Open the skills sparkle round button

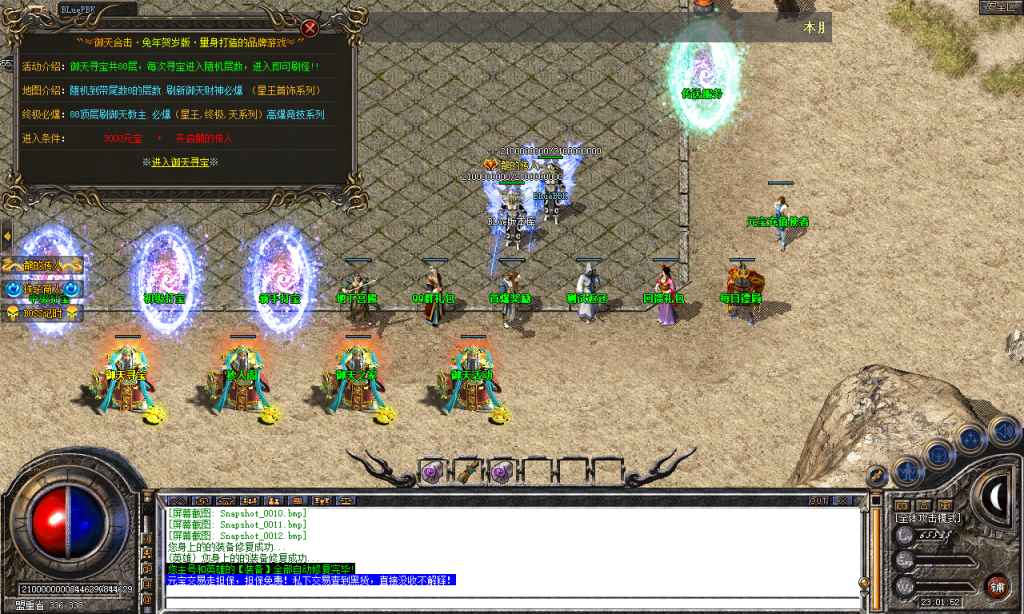[x=971, y=438]
